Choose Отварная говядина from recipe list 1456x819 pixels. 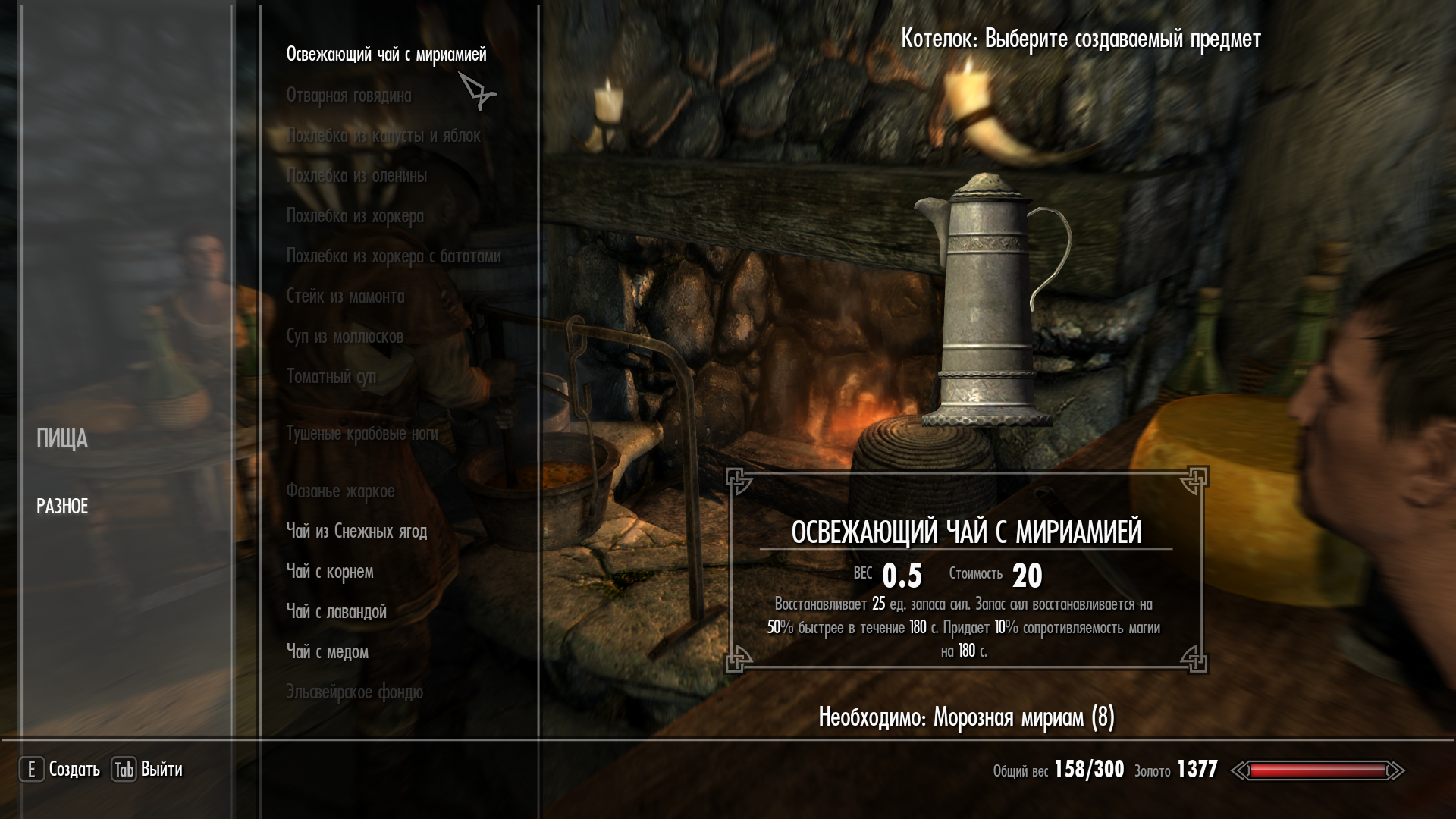pyautogui.click(x=349, y=96)
